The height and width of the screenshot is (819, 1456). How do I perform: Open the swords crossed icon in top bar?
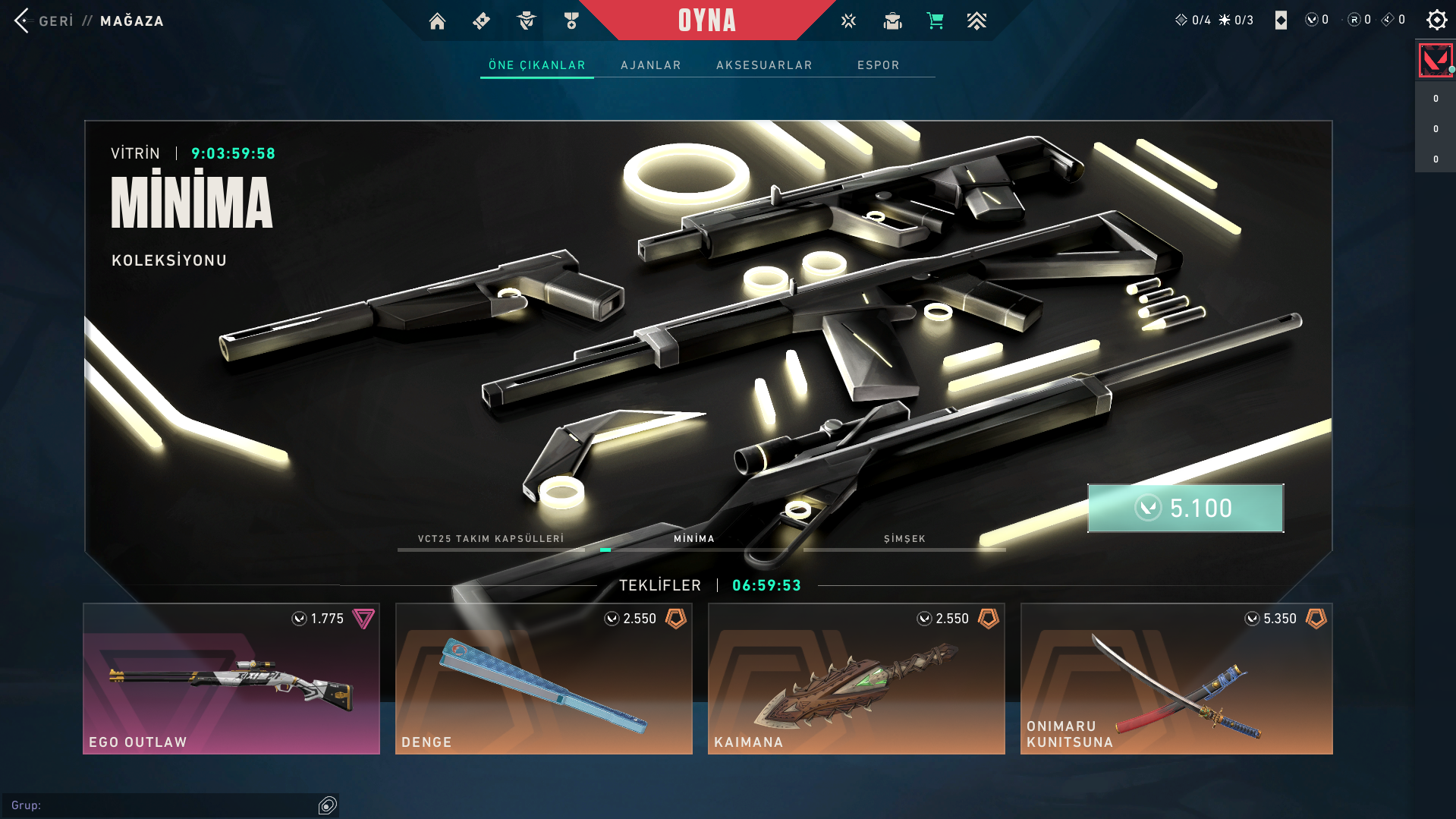848,21
